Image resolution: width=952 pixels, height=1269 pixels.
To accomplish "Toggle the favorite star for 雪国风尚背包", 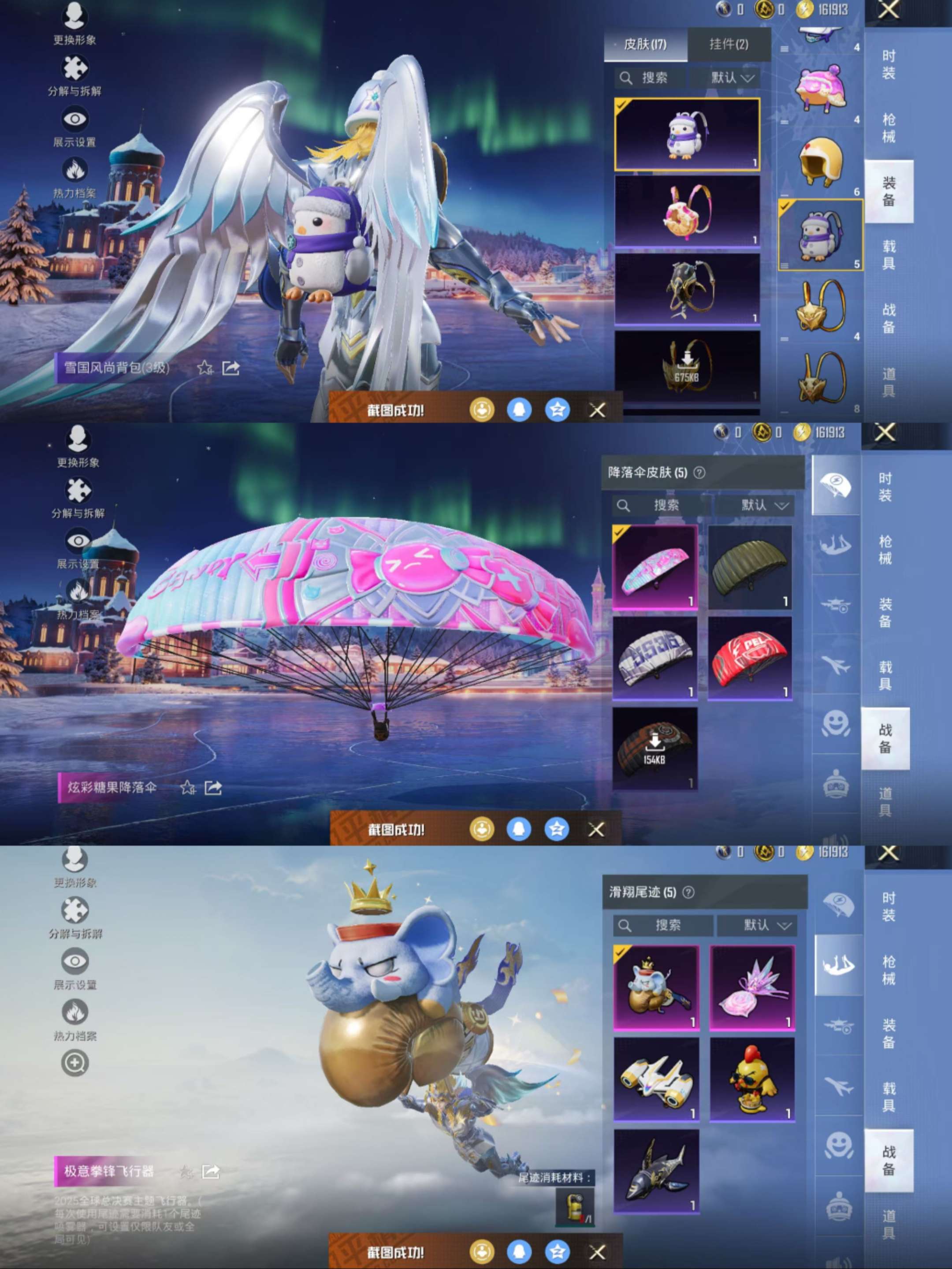I will [x=205, y=369].
